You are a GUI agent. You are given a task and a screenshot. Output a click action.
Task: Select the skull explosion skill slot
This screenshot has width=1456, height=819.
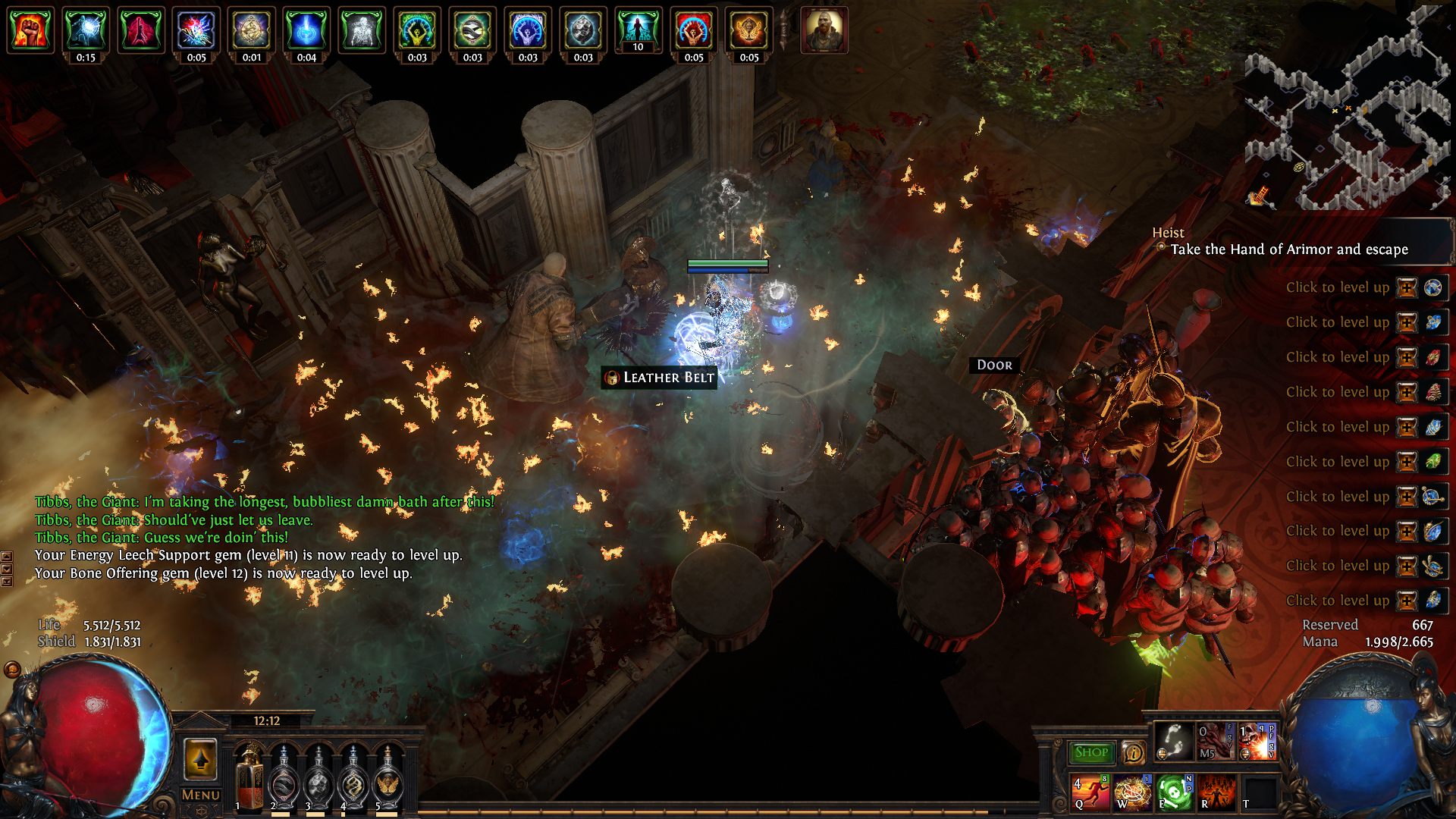point(1257,741)
